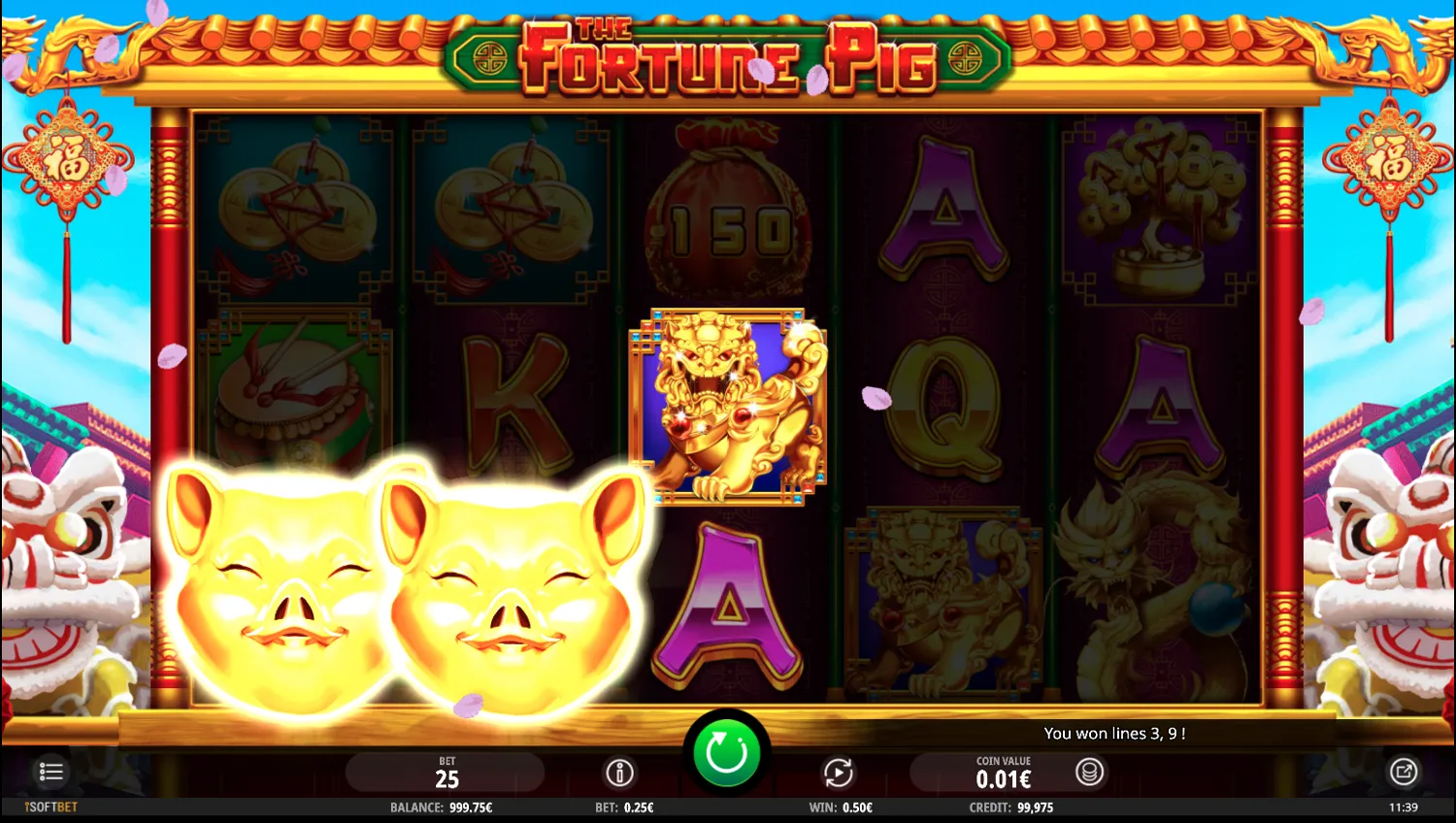Open the BET amount selector showing 25
Image resolution: width=1456 pixels, height=823 pixels.
447,773
